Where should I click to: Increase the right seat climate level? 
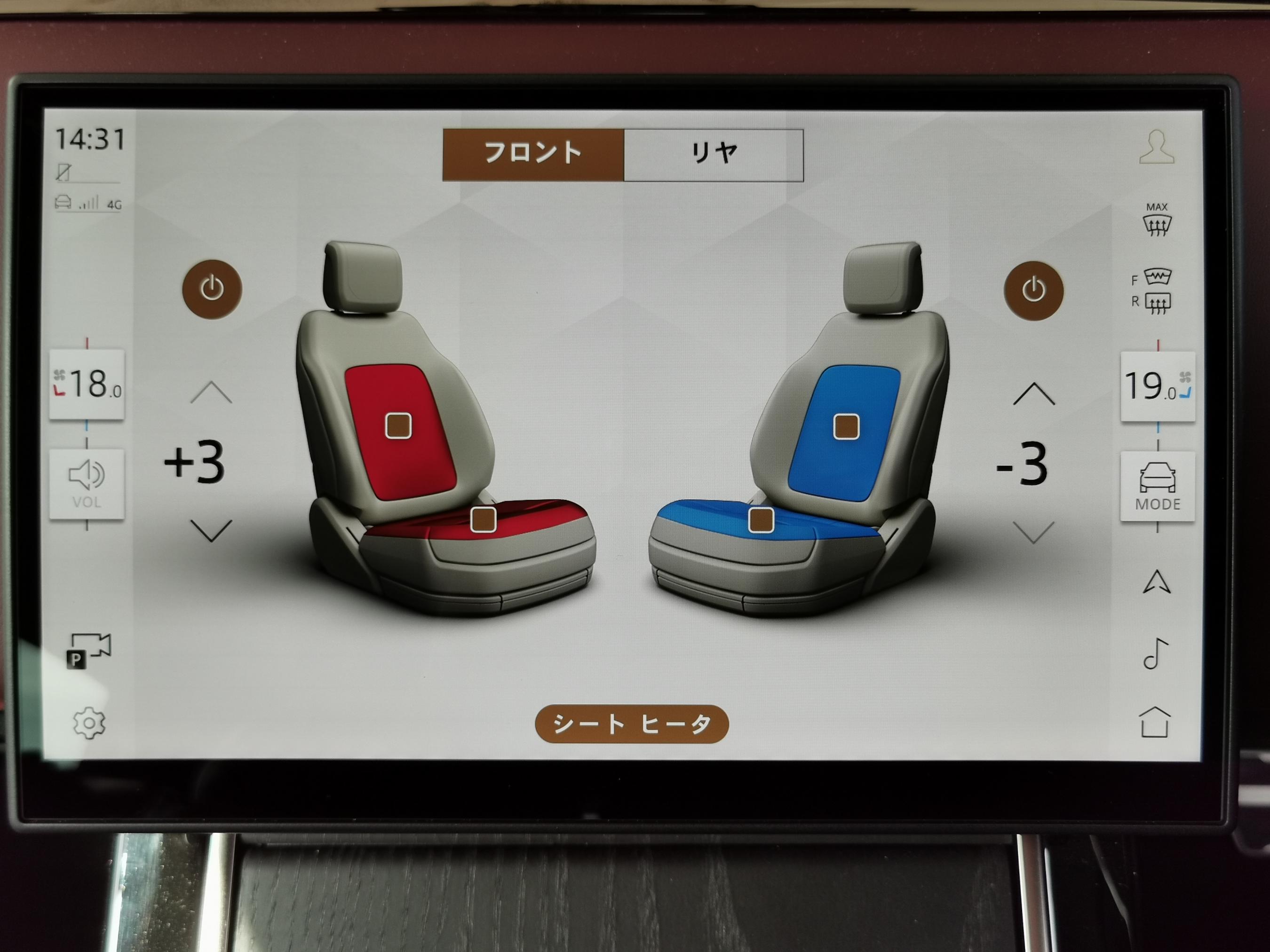tap(1033, 395)
